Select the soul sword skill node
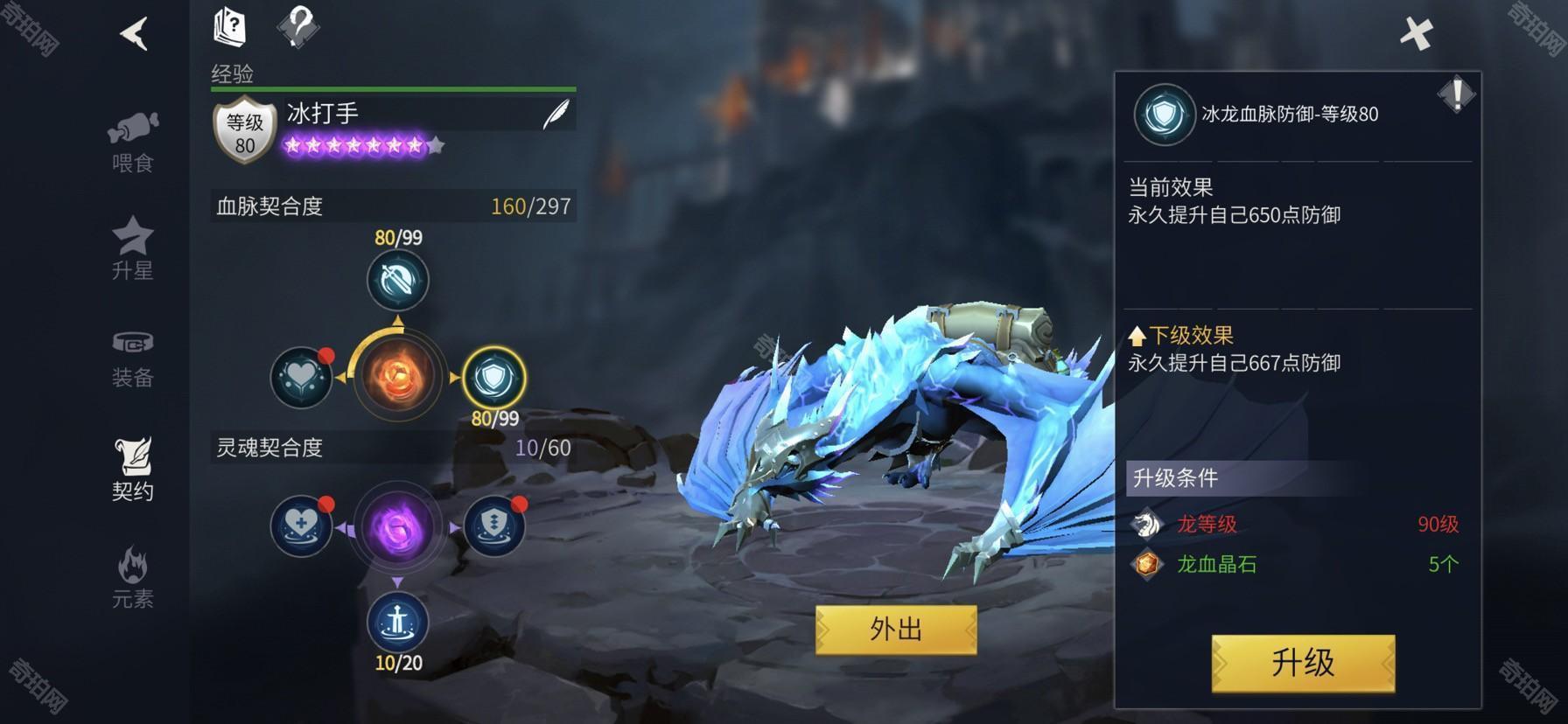 click(x=398, y=623)
